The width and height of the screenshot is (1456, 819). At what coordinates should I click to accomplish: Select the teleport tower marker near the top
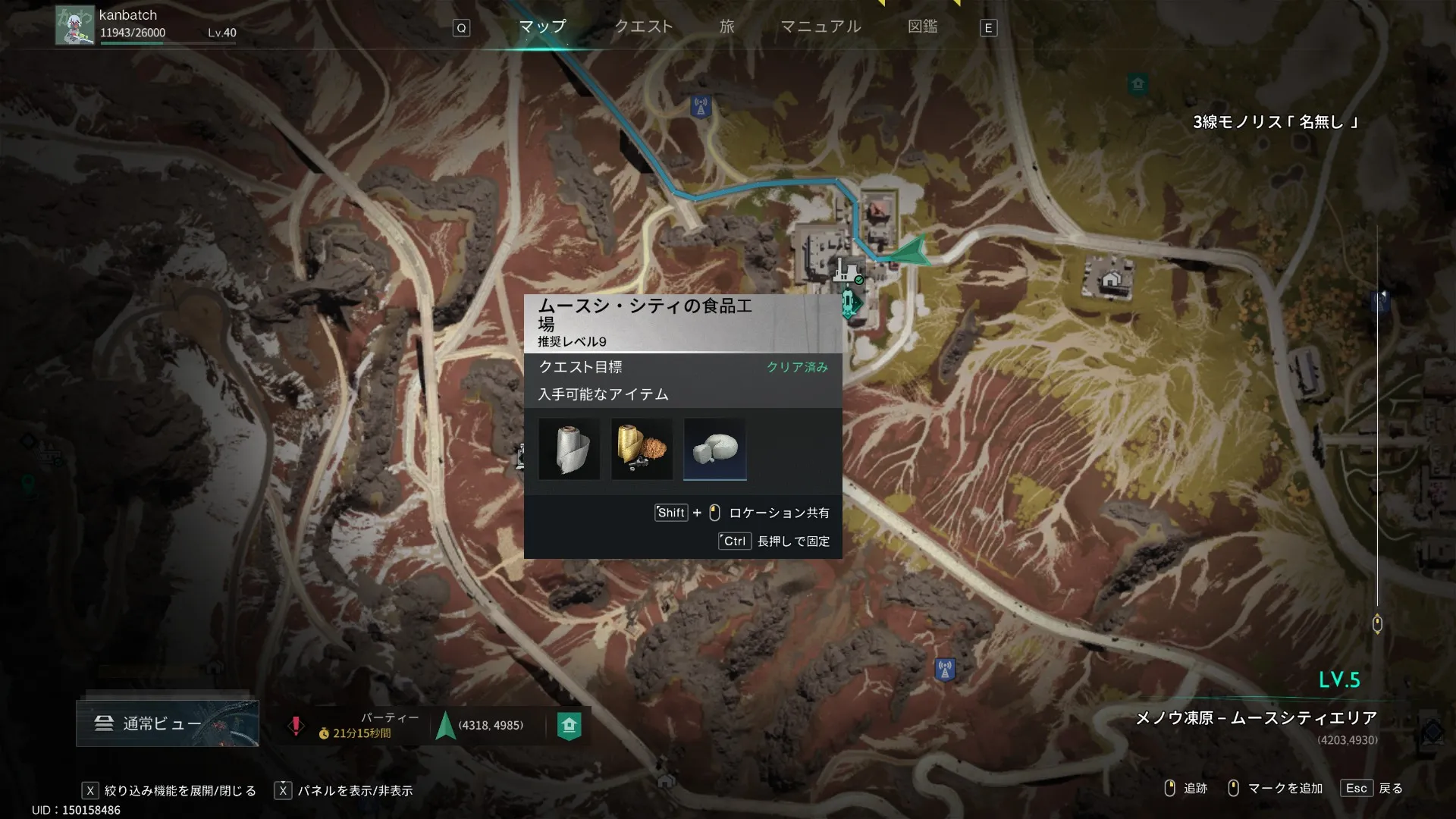pos(700,107)
